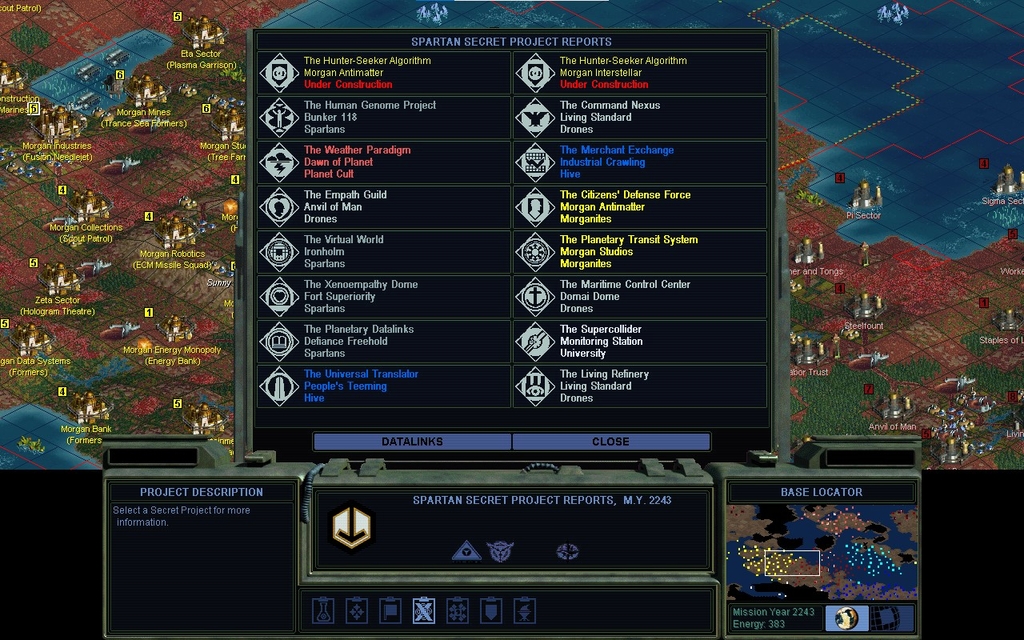The image size is (1024, 640).
Task: Select The Citizens' Defense Force row
Action: [x=640, y=207]
